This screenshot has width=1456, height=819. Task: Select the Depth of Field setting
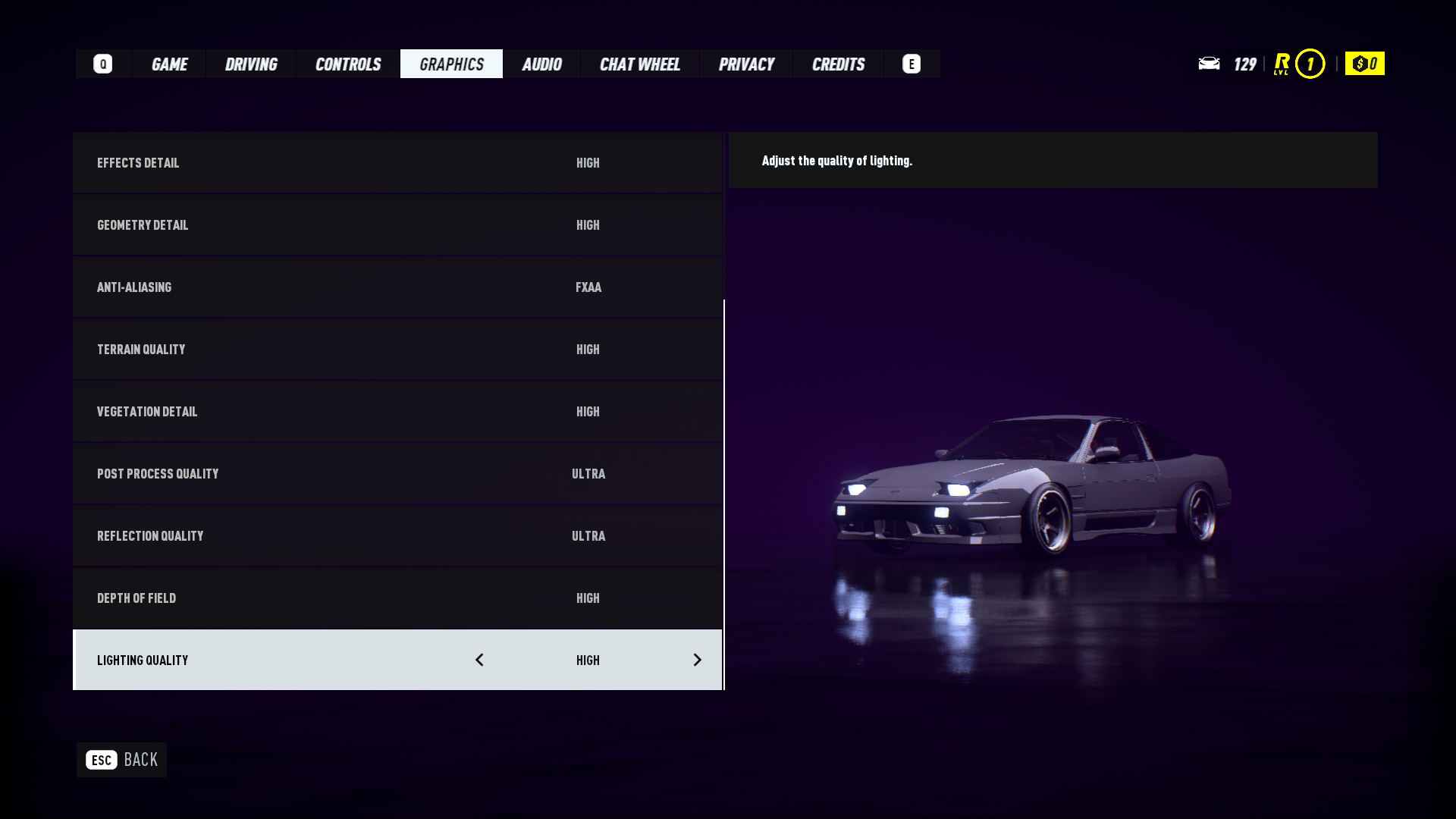click(397, 598)
